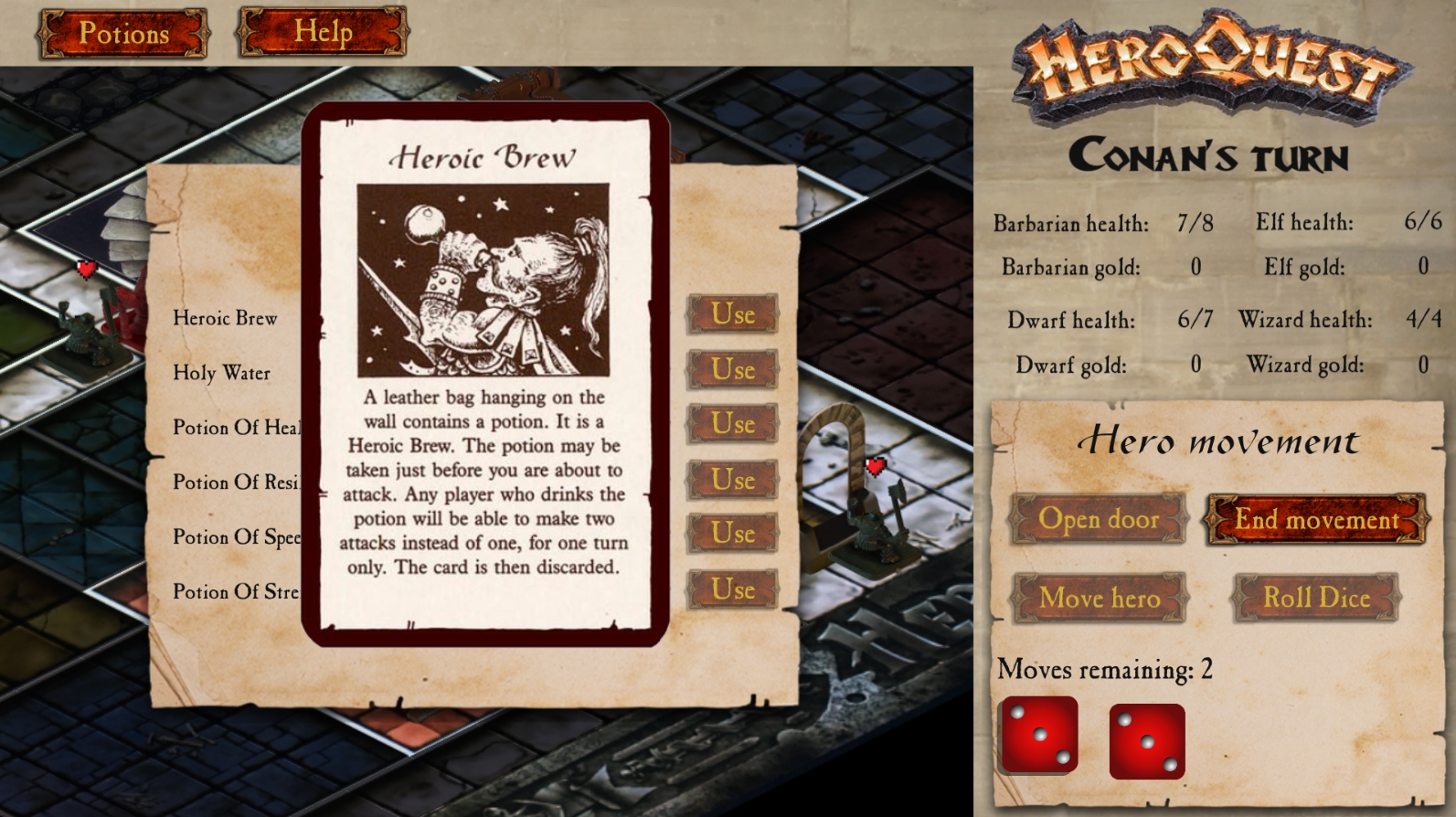Click the heart icon above the left goblin
The image size is (1456, 817).
pyautogui.click(x=85, y=271)
